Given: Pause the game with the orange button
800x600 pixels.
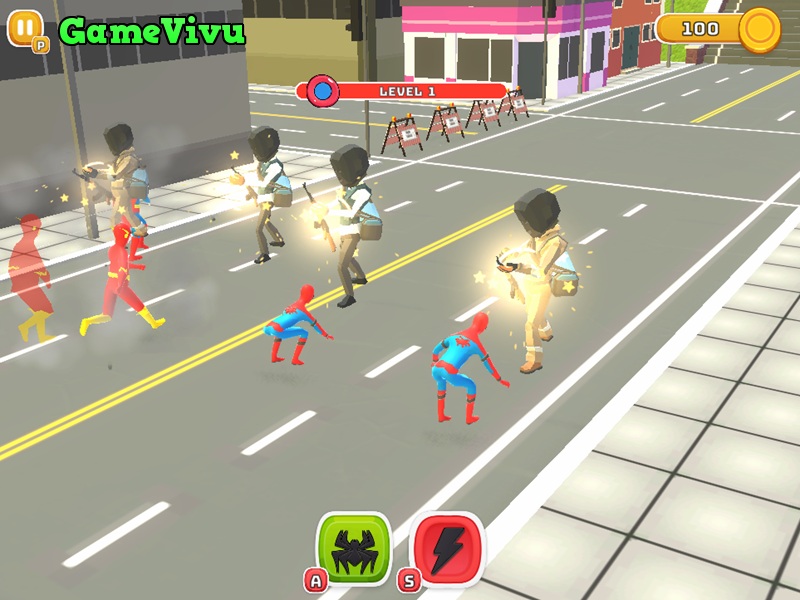Looking at the screenshot, I should 25,27.
